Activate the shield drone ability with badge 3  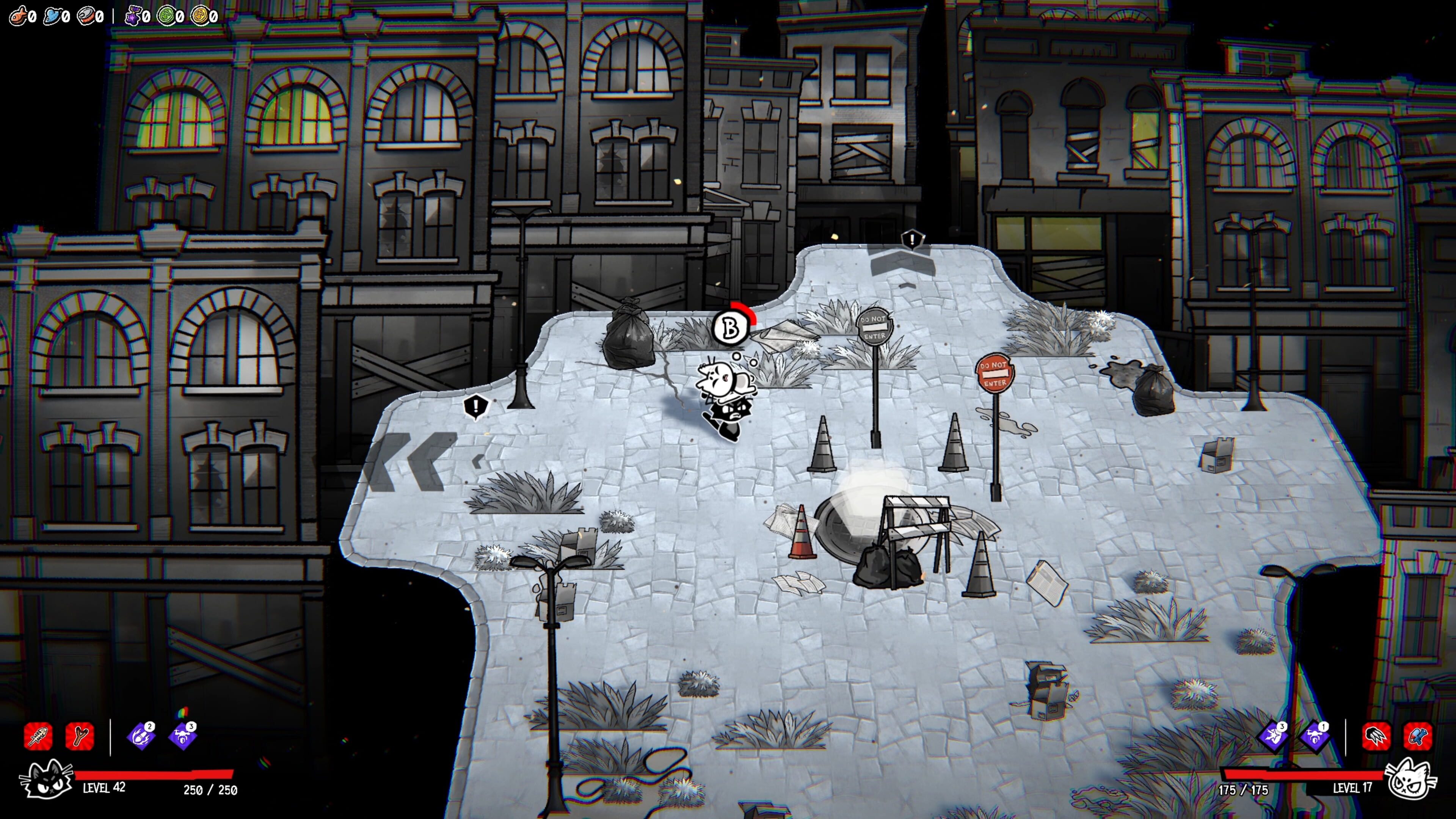pos(182,736)
